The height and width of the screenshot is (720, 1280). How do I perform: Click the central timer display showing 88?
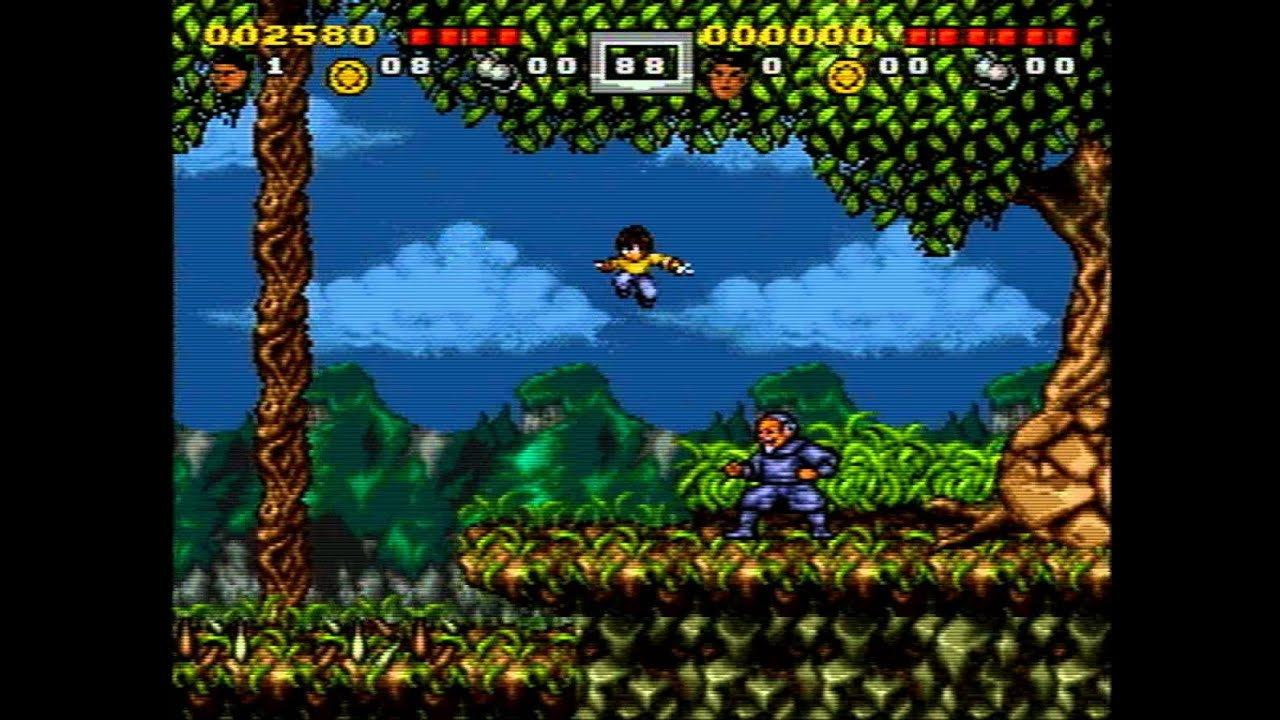tap(639, 64)
